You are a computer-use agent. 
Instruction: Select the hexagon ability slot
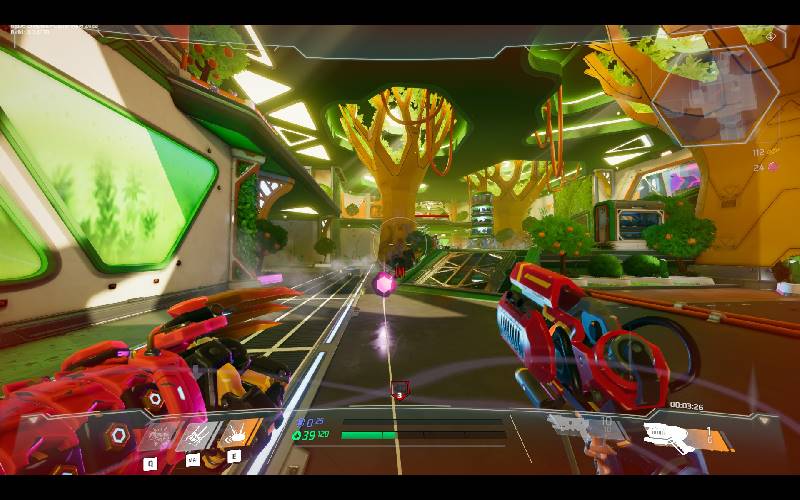point(118,434)
